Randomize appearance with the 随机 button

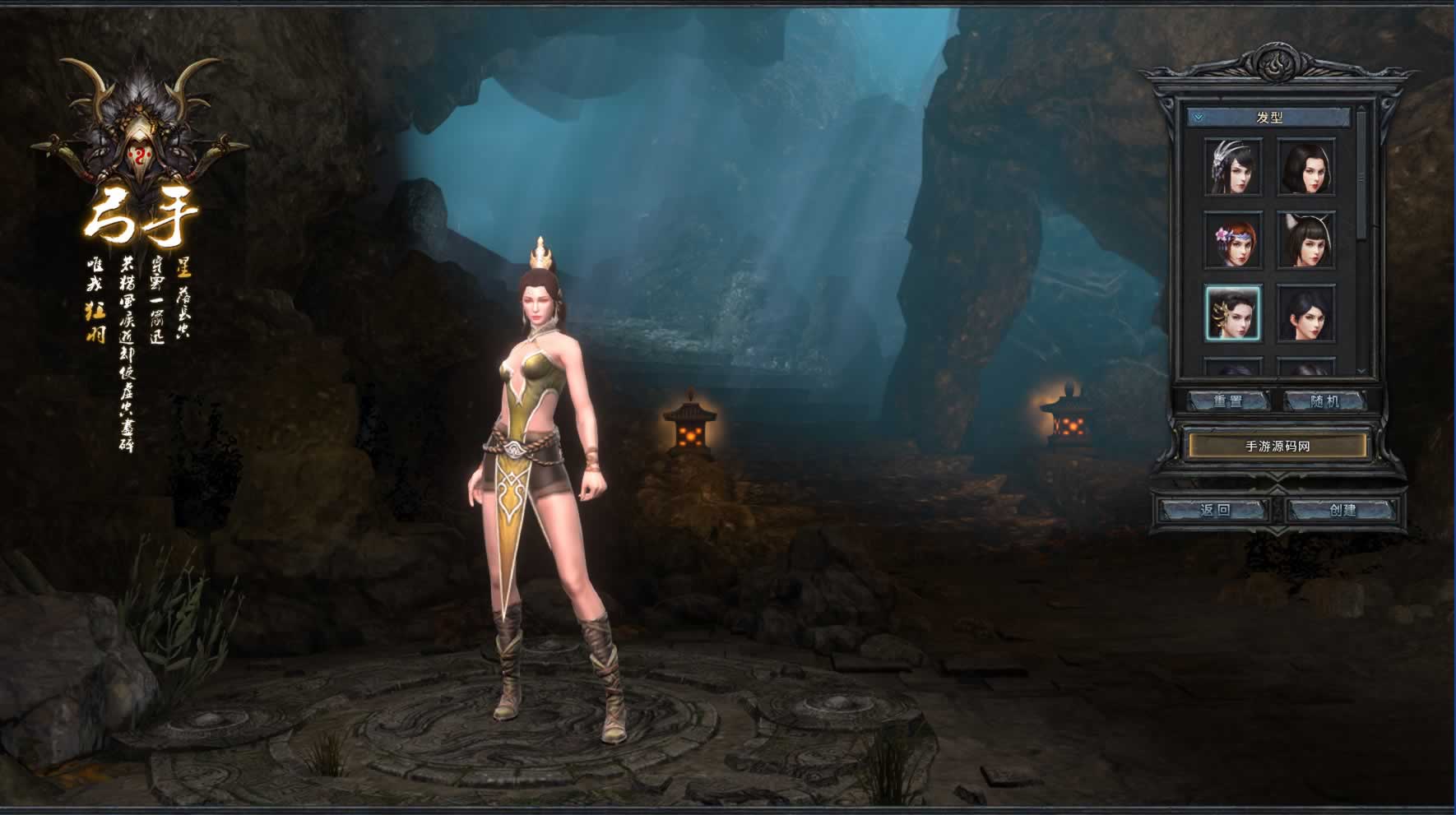click(1324, 401)
